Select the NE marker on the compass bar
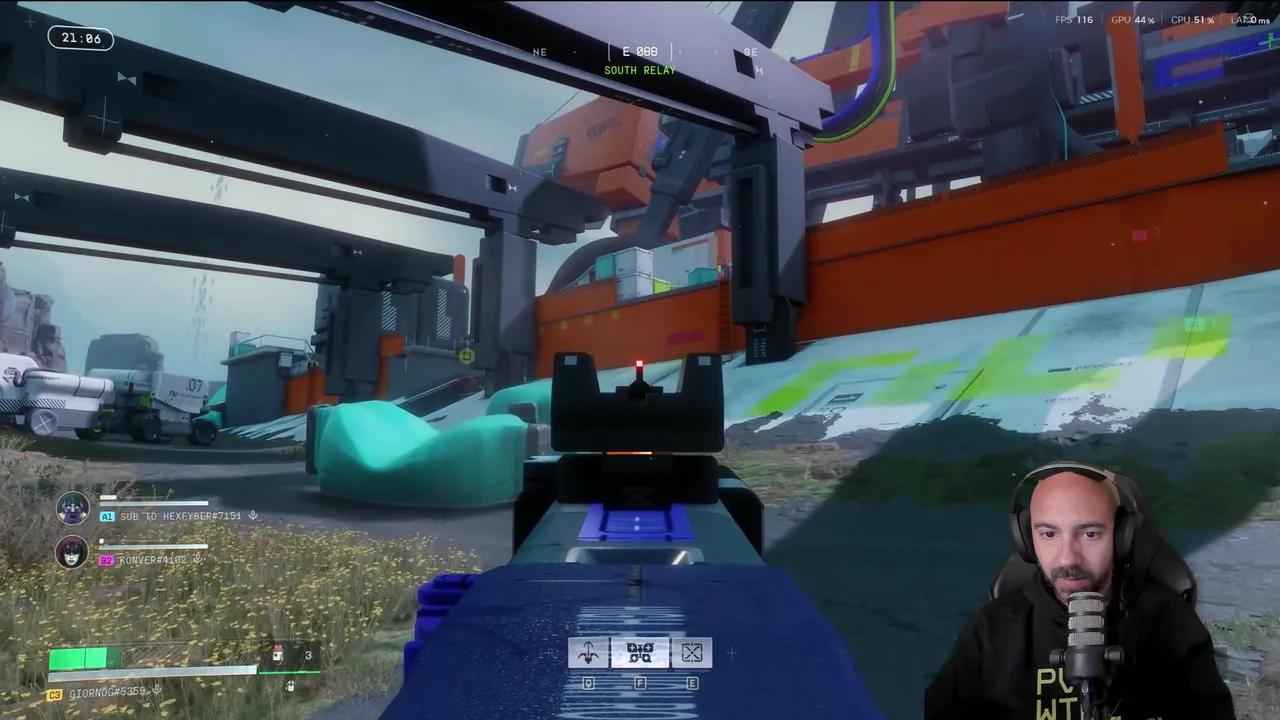 coord(539,52)
